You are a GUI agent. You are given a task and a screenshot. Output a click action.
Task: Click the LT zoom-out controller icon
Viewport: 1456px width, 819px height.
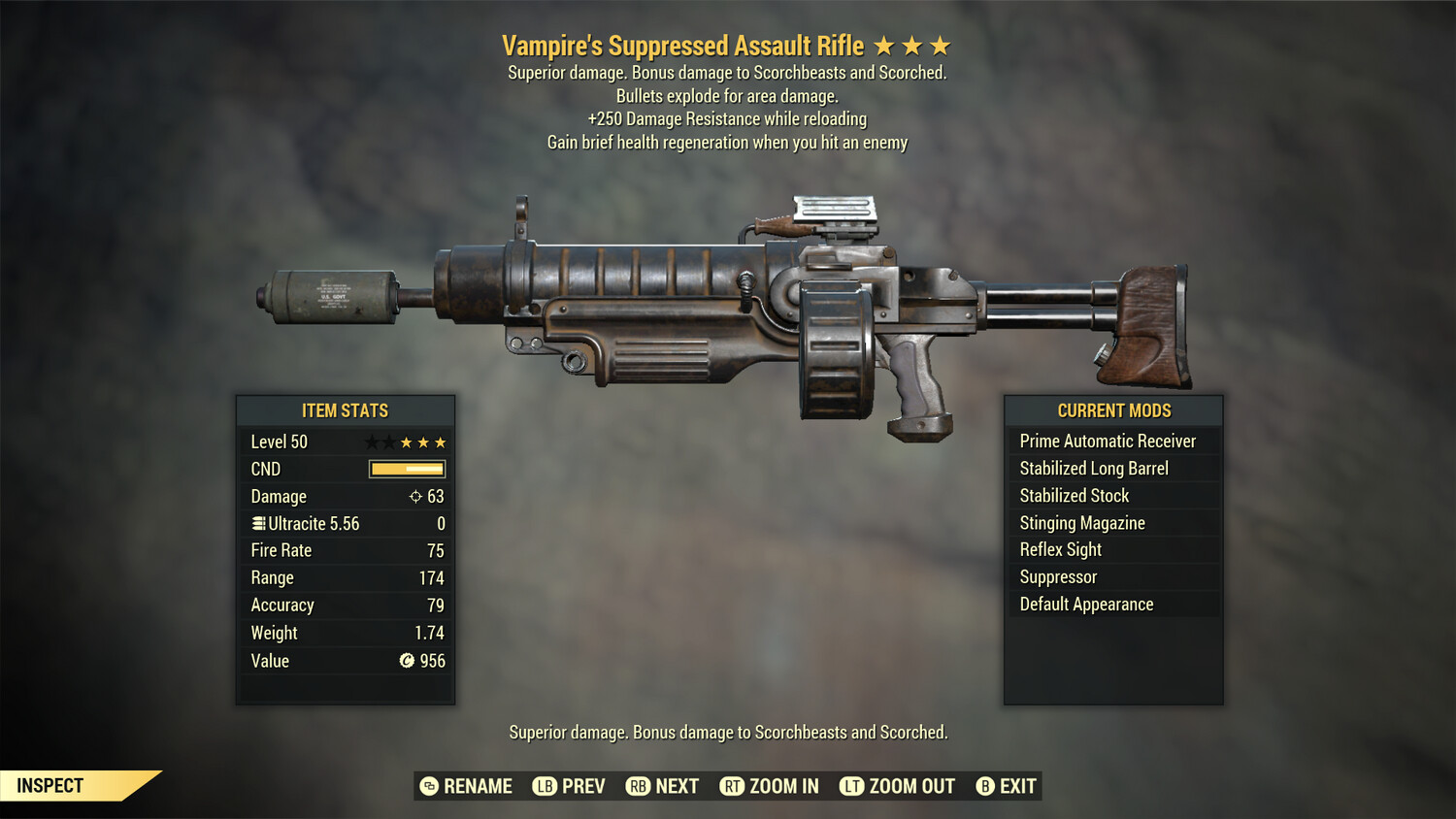[x=852, y=786]
